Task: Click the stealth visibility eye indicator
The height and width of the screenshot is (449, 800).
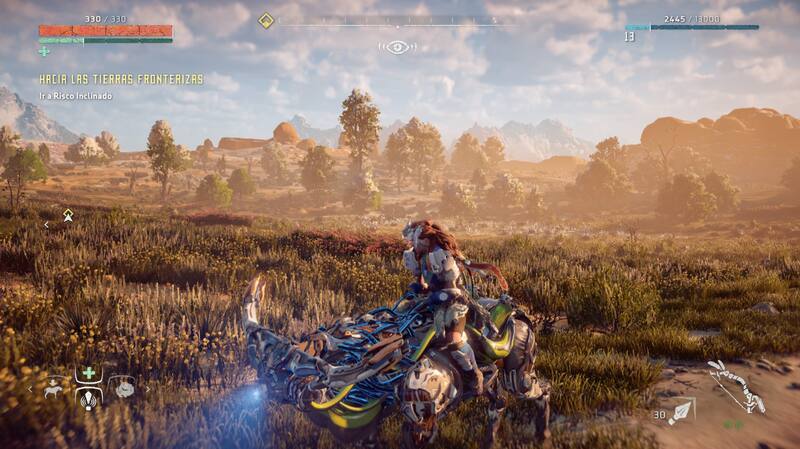Action: click(397, 47)
